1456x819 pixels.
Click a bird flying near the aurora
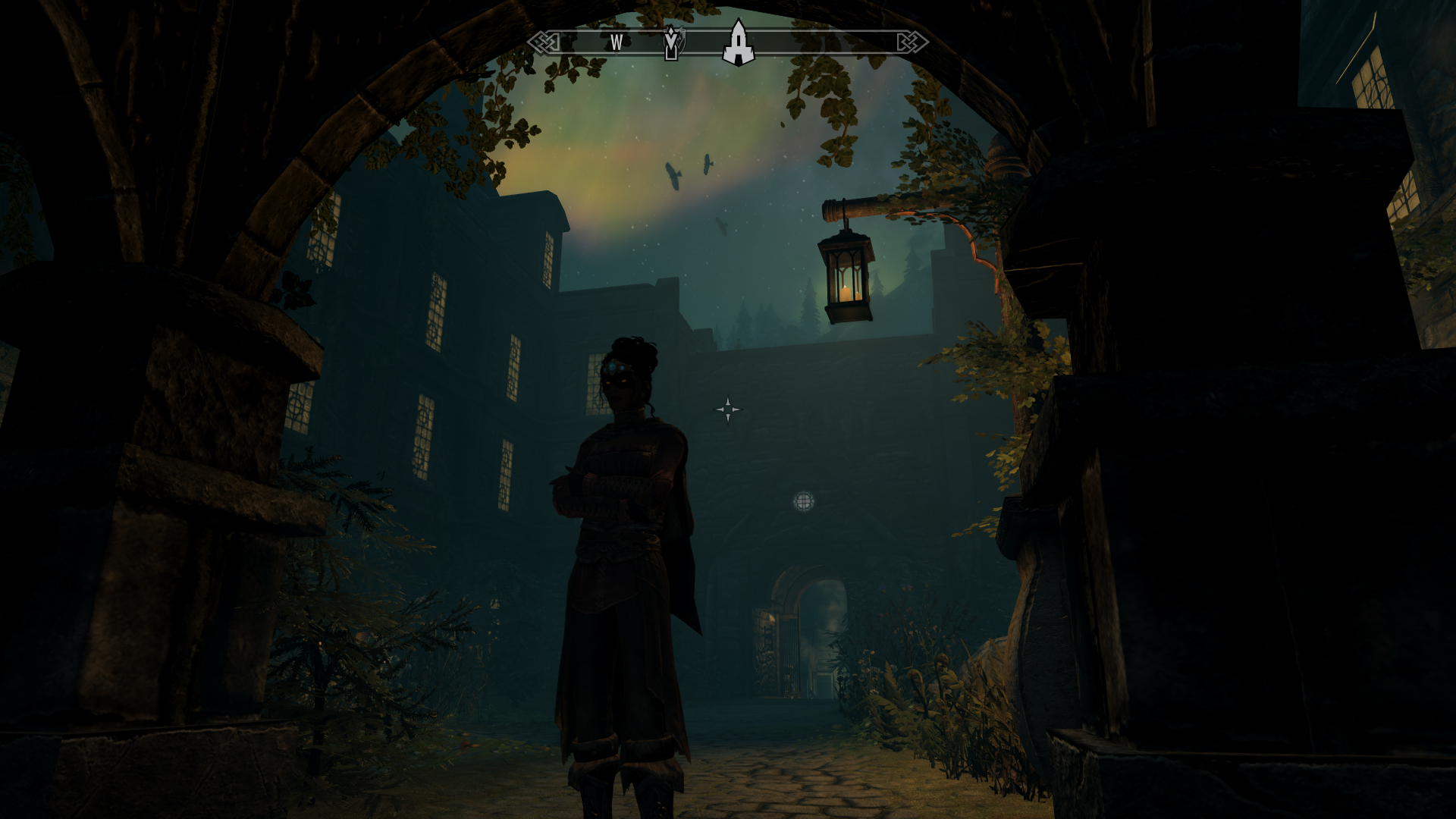click(x=675, y=174)
